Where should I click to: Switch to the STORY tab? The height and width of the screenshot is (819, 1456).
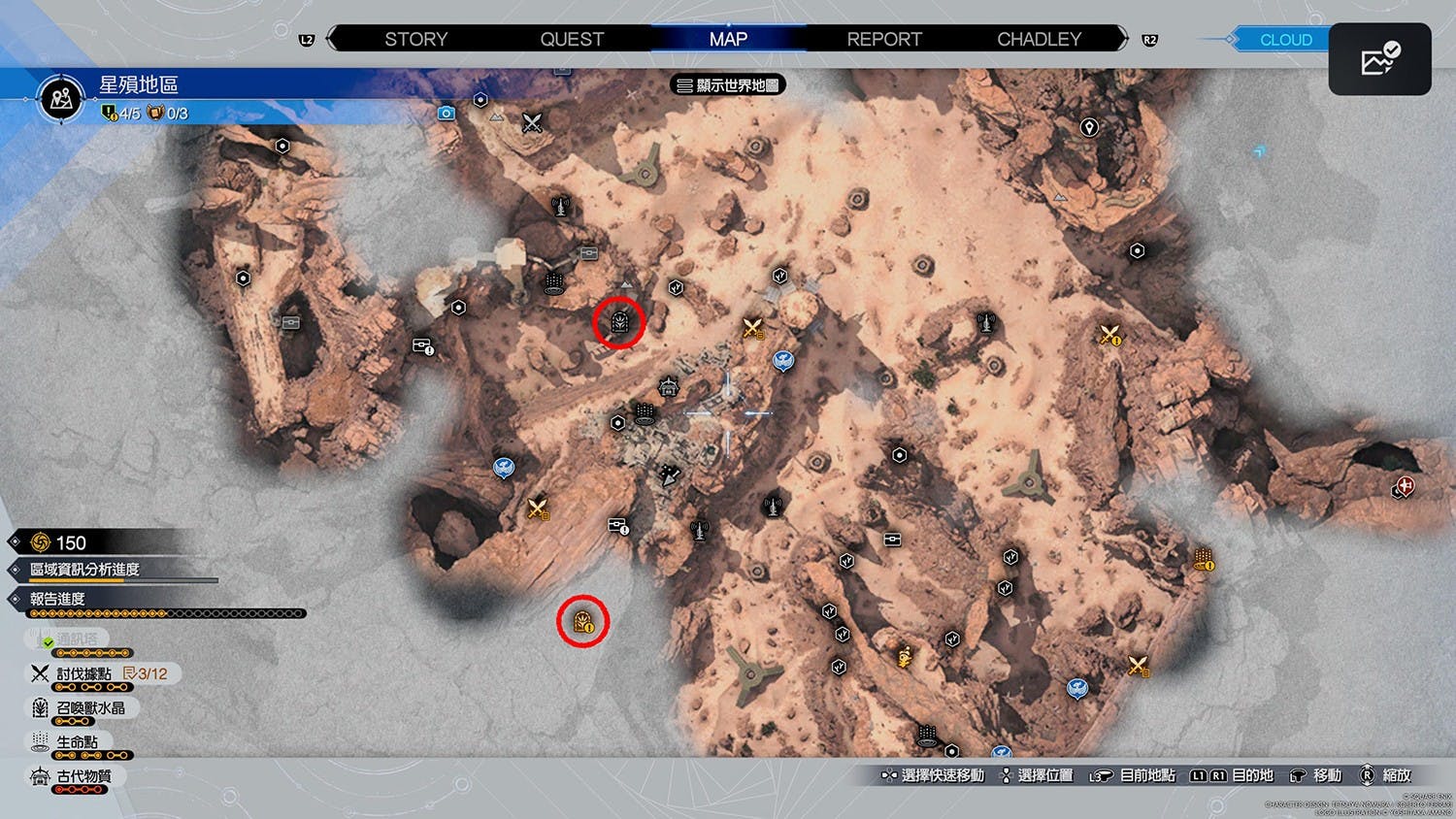pyautogui.click(x=415, y=39)
